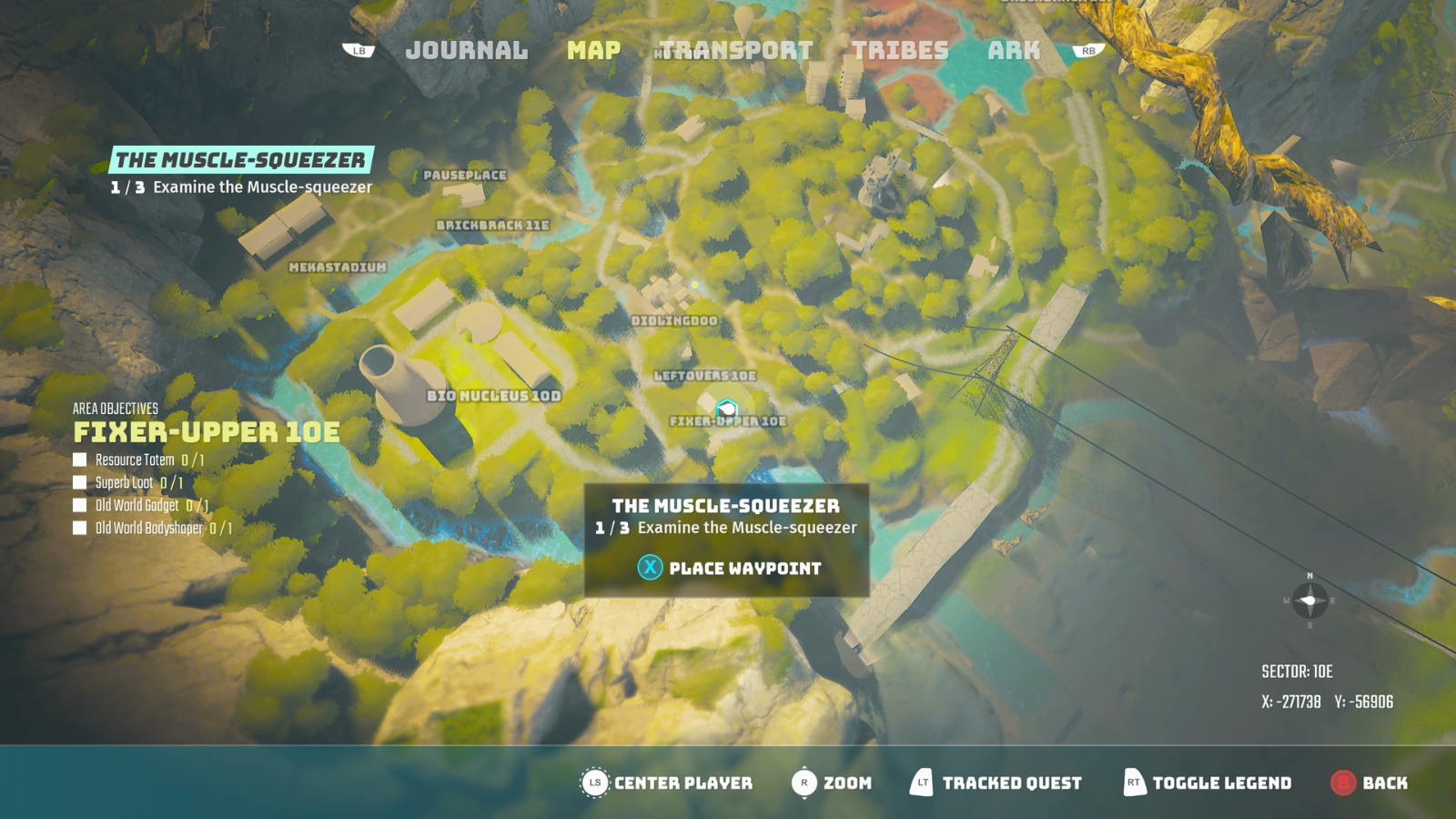Click the RB bumper icon next to Ark
Image resolution: width=1456 pixels, height=819 pixels.
pyautogui.click(x=1087, y=50)
